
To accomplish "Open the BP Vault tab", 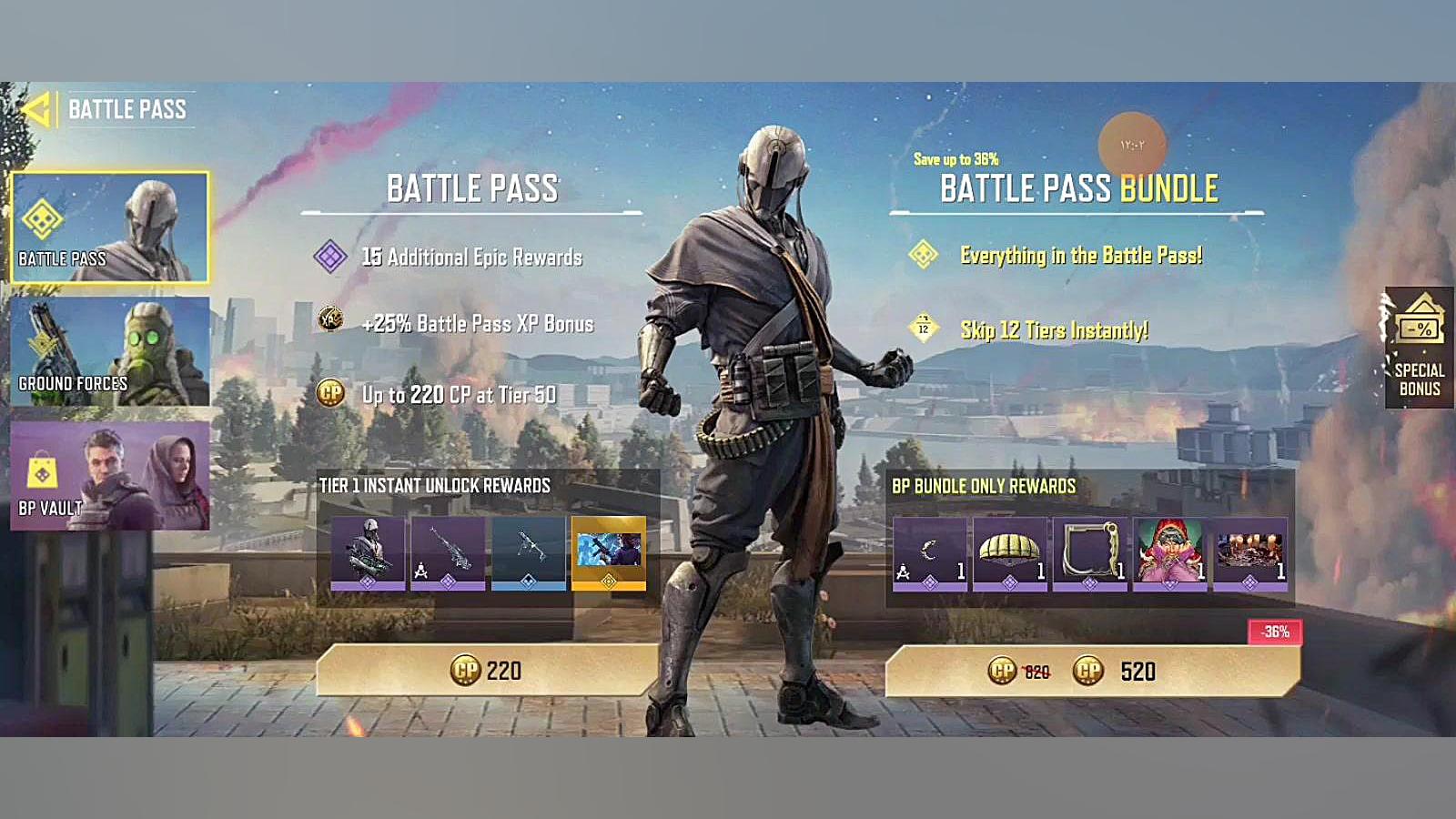I will click(109, 475).
